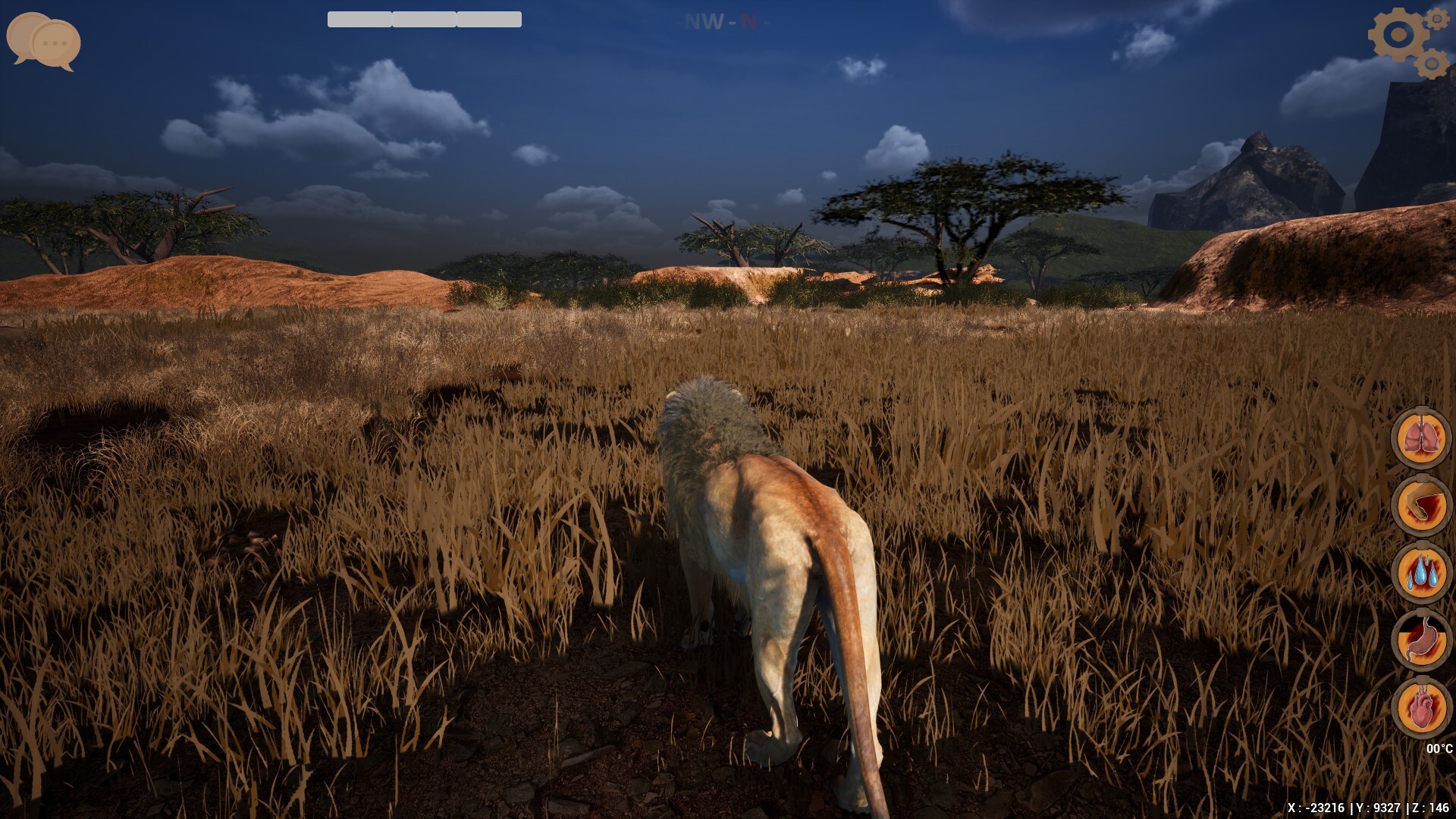The height and width of the screenshot is (819, 1456).
Task: Open the chat messages bubble
Action: 42,42
